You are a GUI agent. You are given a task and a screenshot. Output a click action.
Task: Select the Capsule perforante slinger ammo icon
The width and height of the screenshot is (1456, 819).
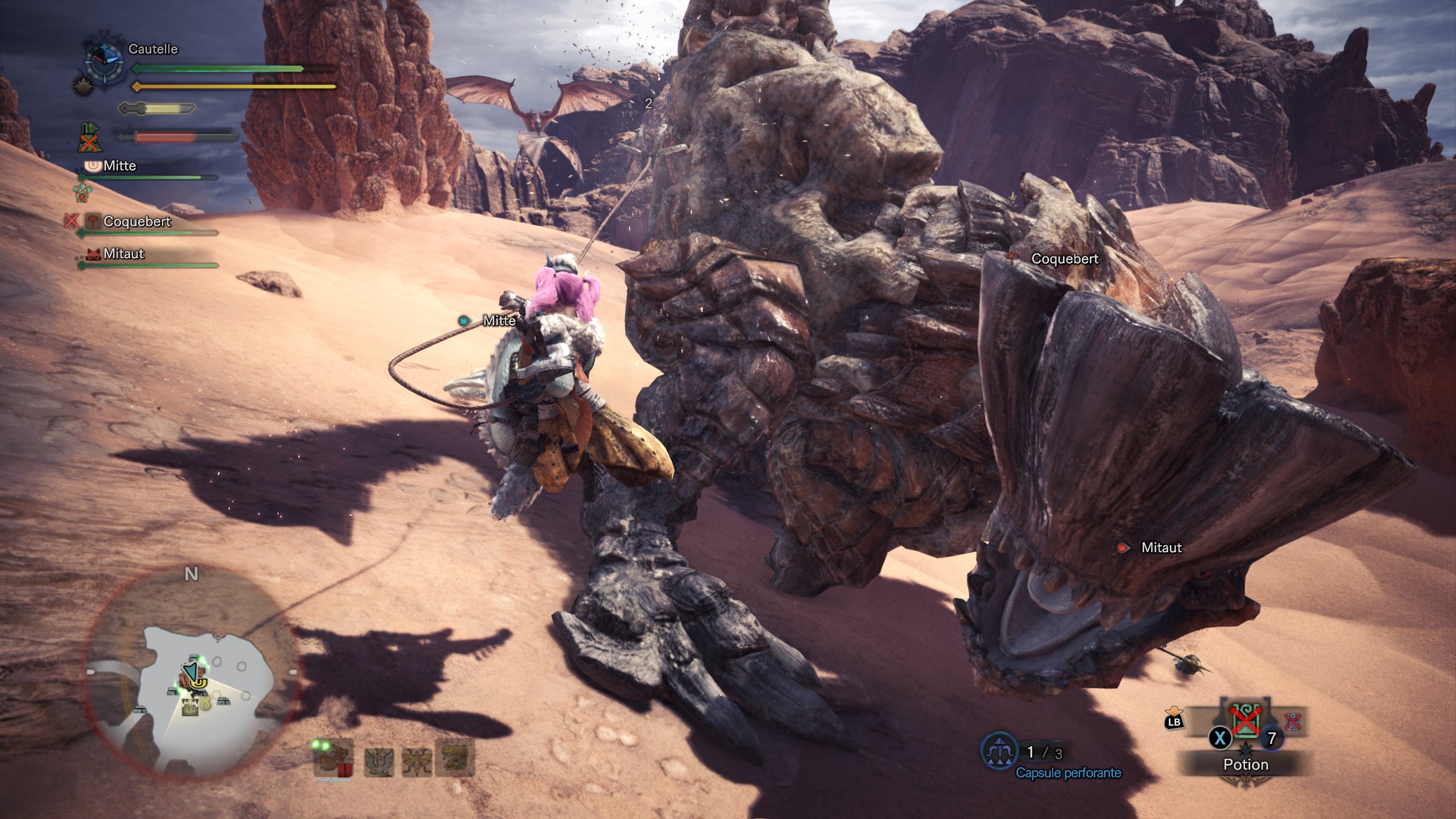[1000, 752]
